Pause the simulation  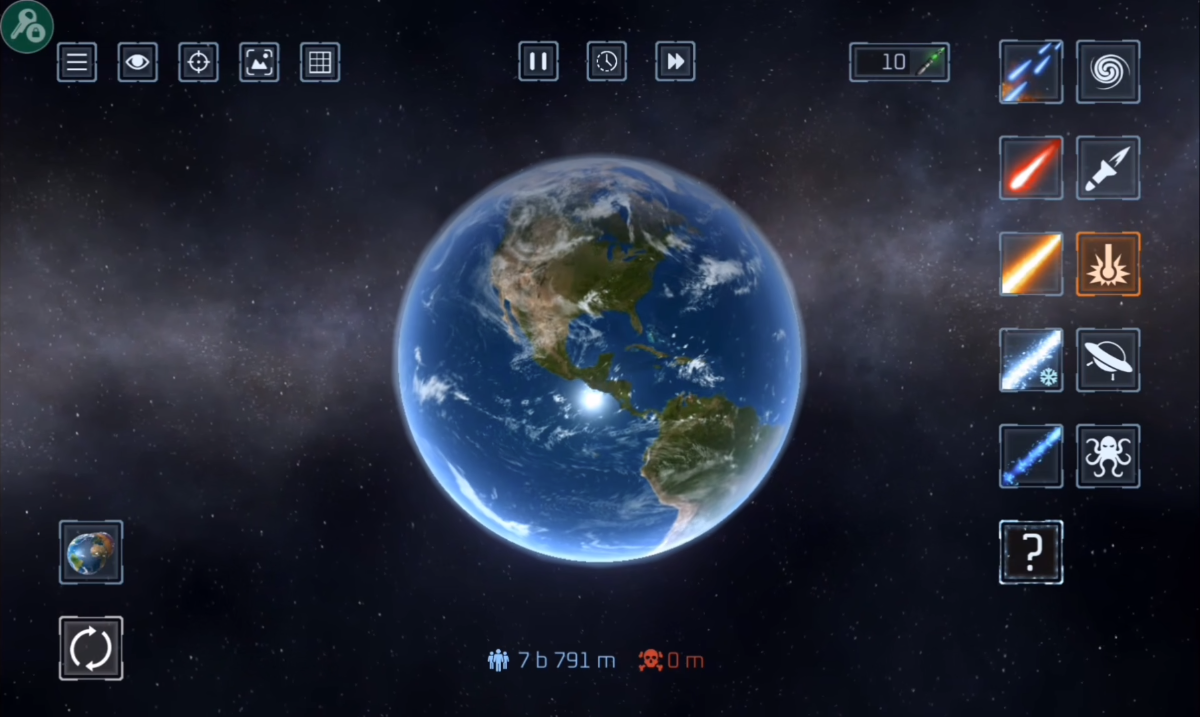[538, 62]
